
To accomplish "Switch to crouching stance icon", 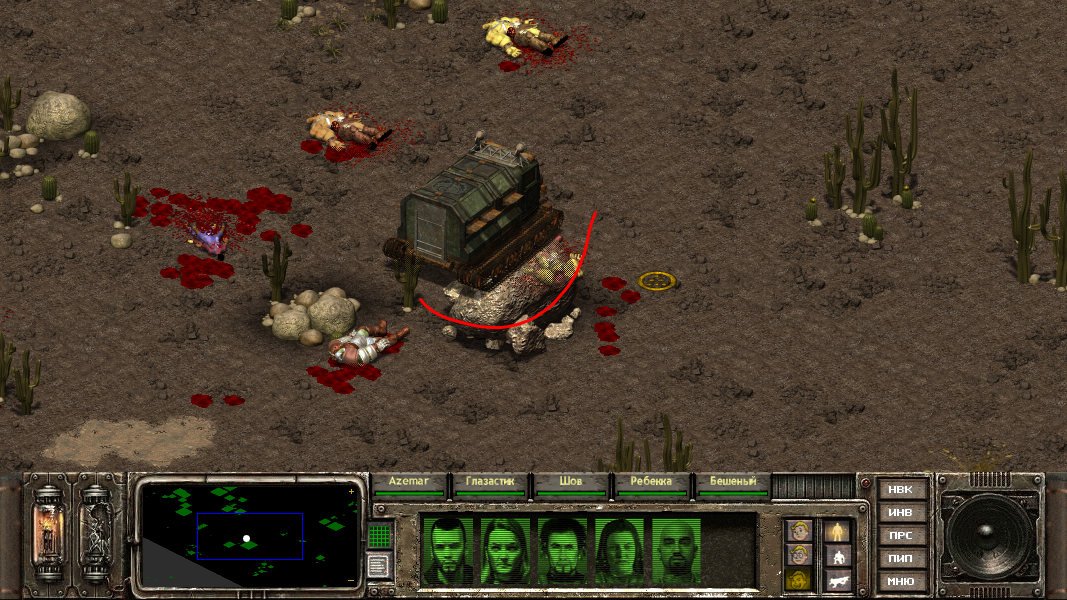I will coord(837,555).
